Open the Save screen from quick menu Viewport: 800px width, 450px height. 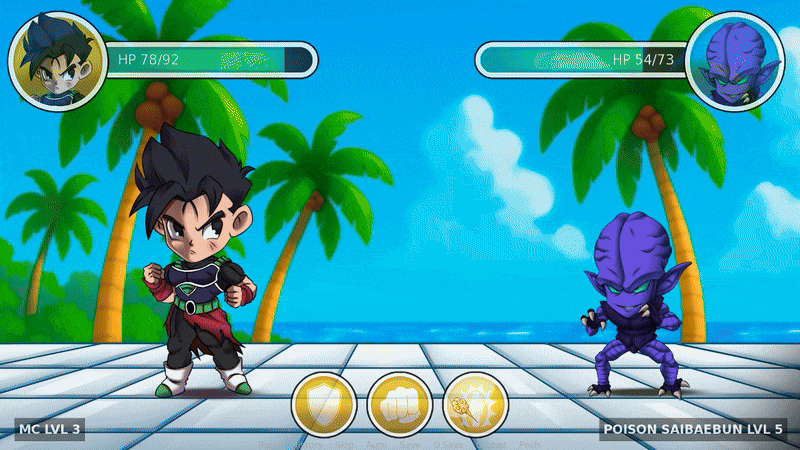(409, 445)
